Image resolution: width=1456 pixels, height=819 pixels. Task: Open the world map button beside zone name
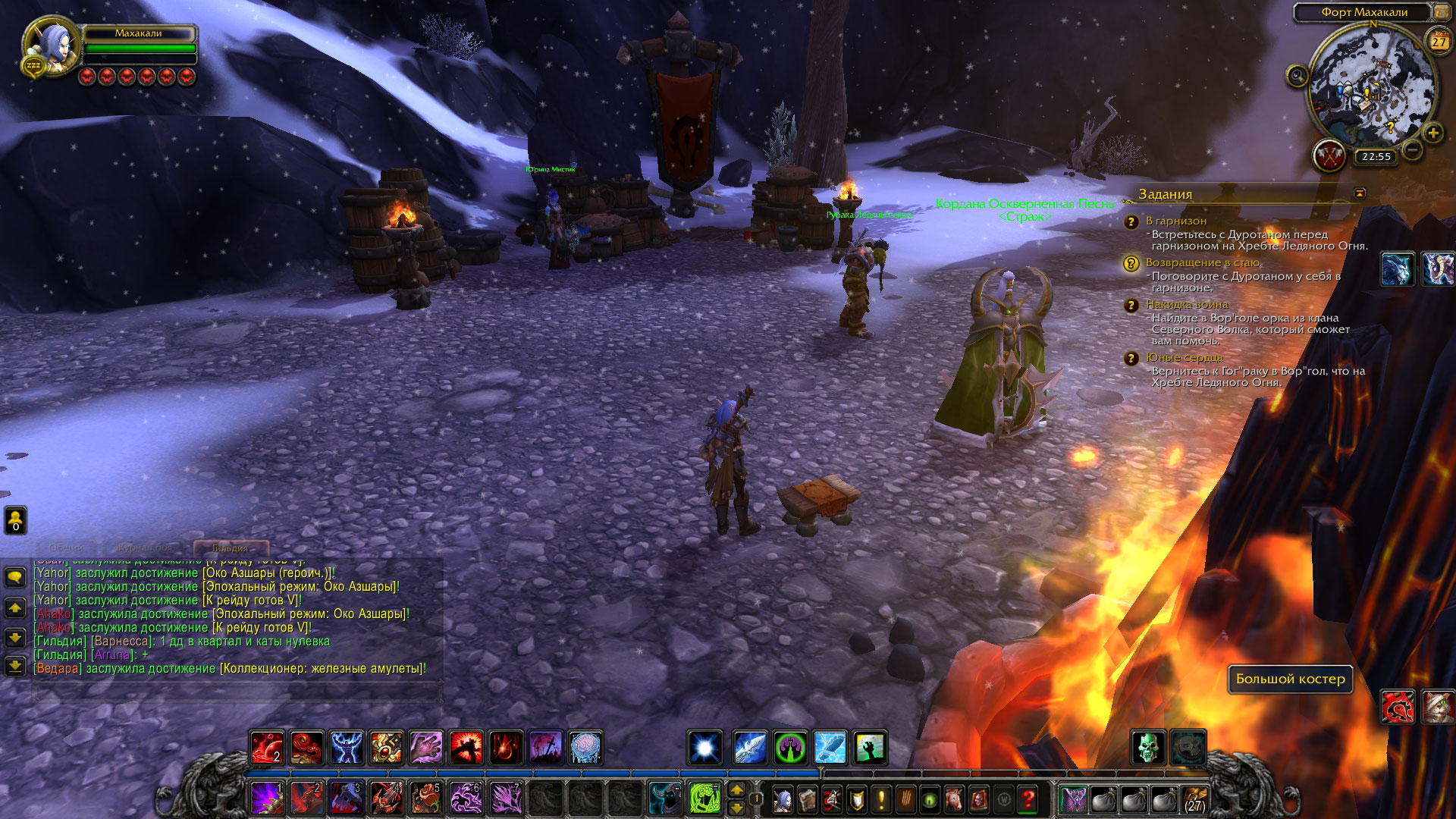pos(1440,12)
